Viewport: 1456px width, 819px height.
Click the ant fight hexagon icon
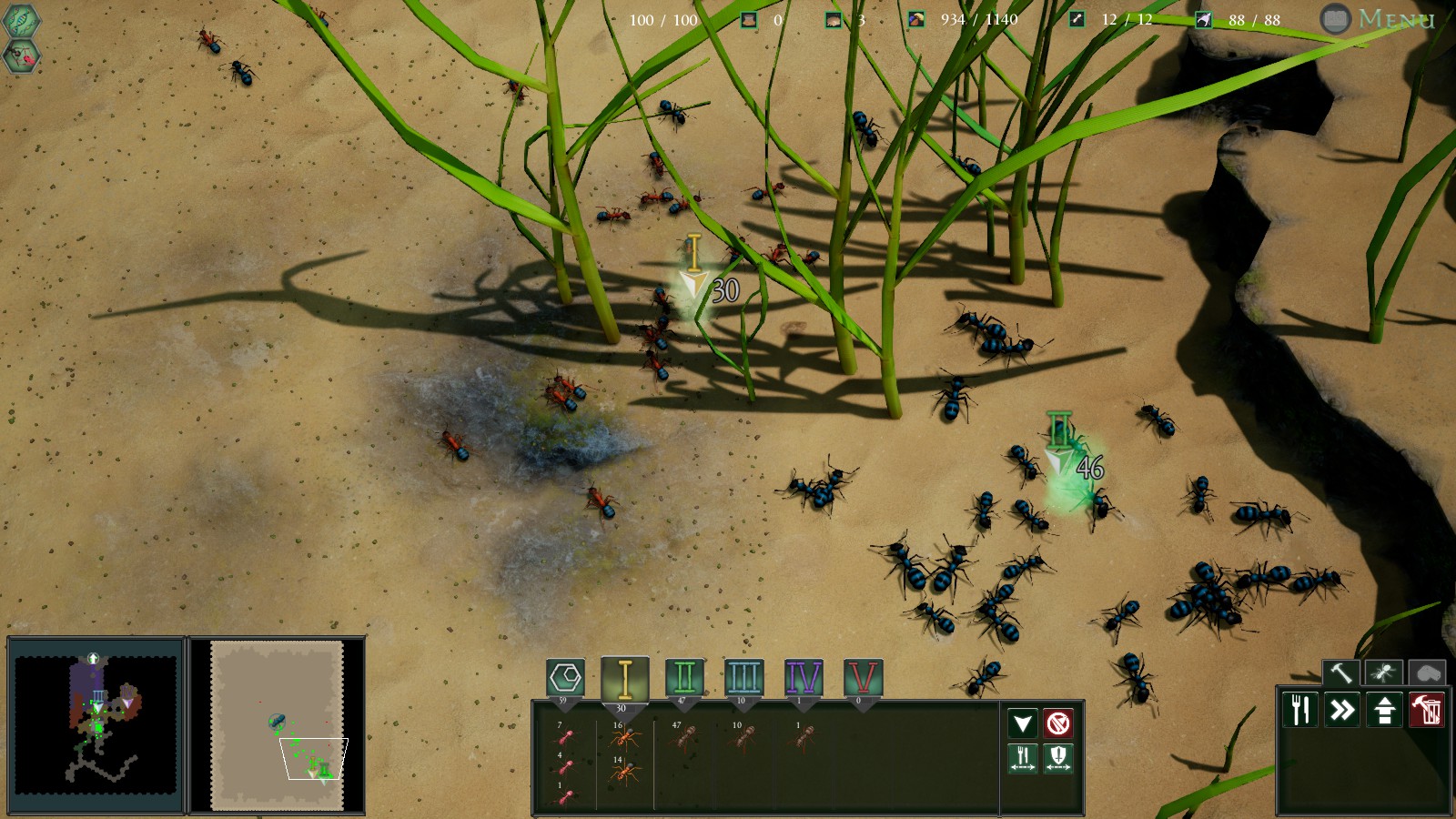coord(21,57)
